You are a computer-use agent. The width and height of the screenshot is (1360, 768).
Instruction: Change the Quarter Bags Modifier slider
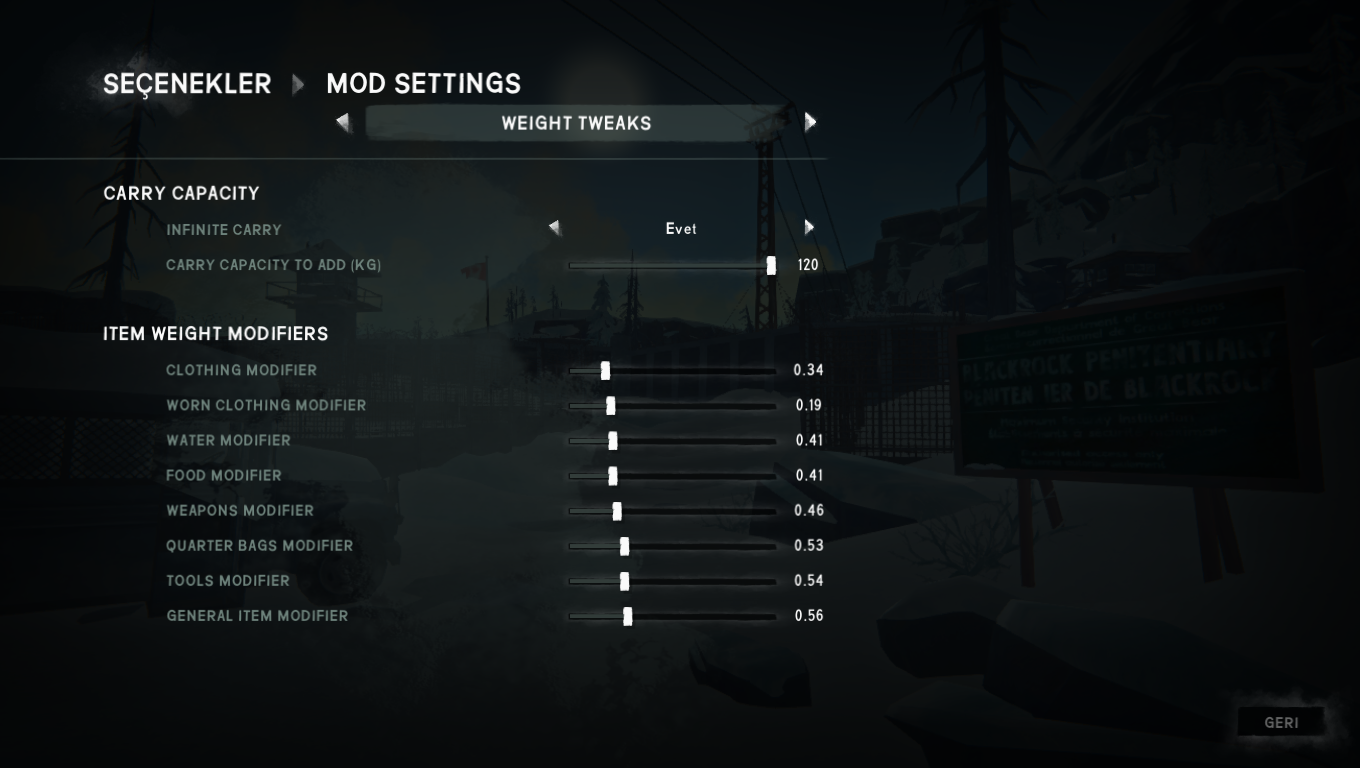pyautogui.click(x=624, y=546)
